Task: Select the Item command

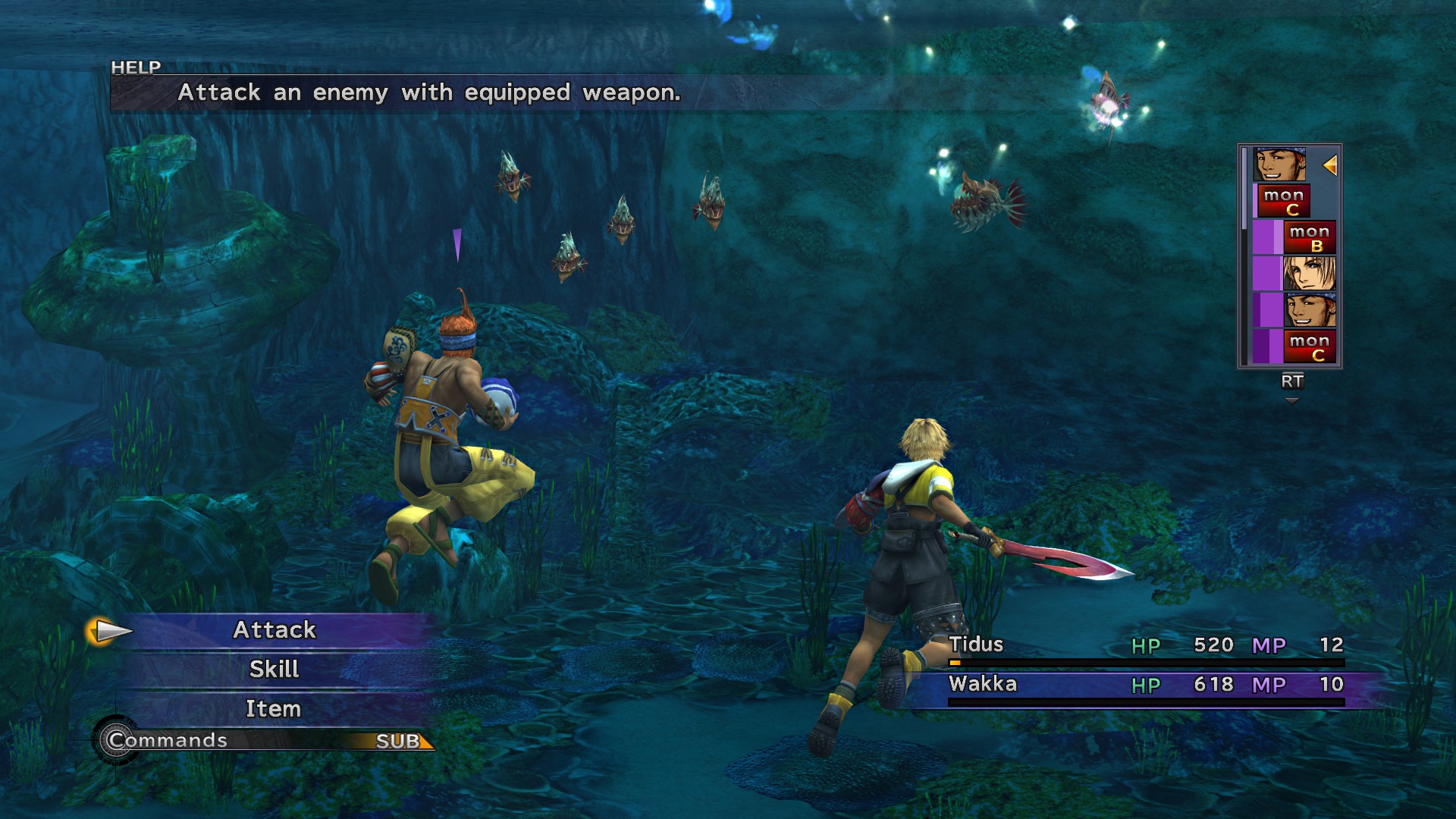Action: click(x=274, y=709)
